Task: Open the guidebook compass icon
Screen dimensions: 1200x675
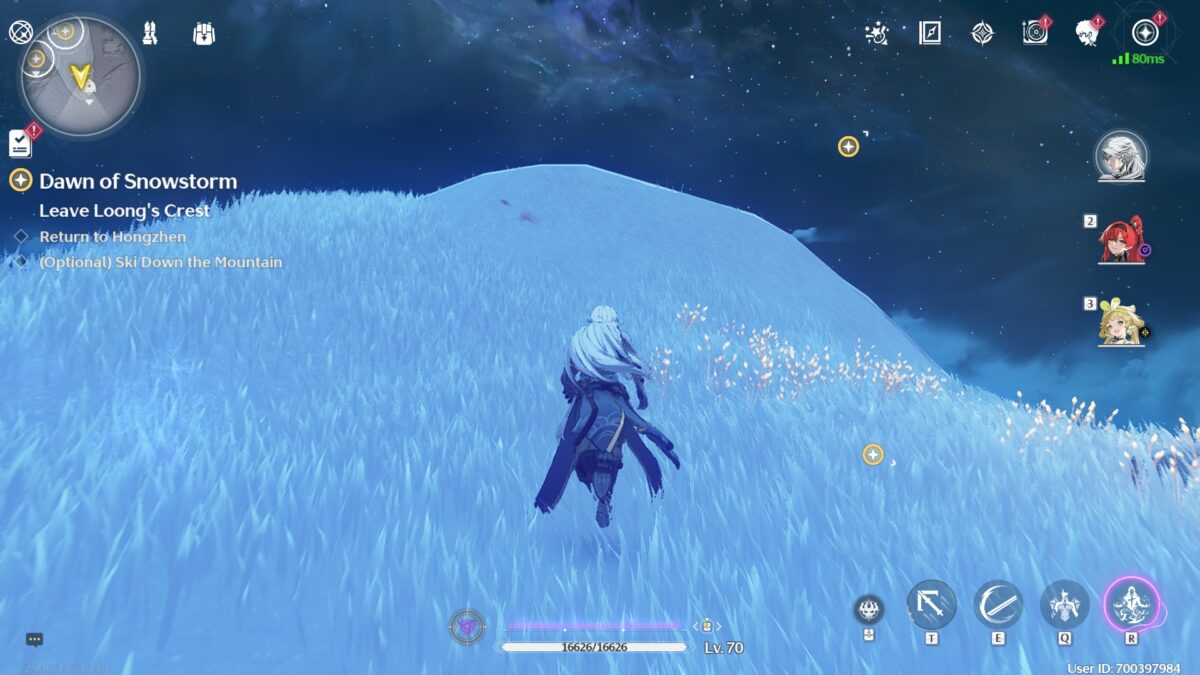Action: click(930, 33)
